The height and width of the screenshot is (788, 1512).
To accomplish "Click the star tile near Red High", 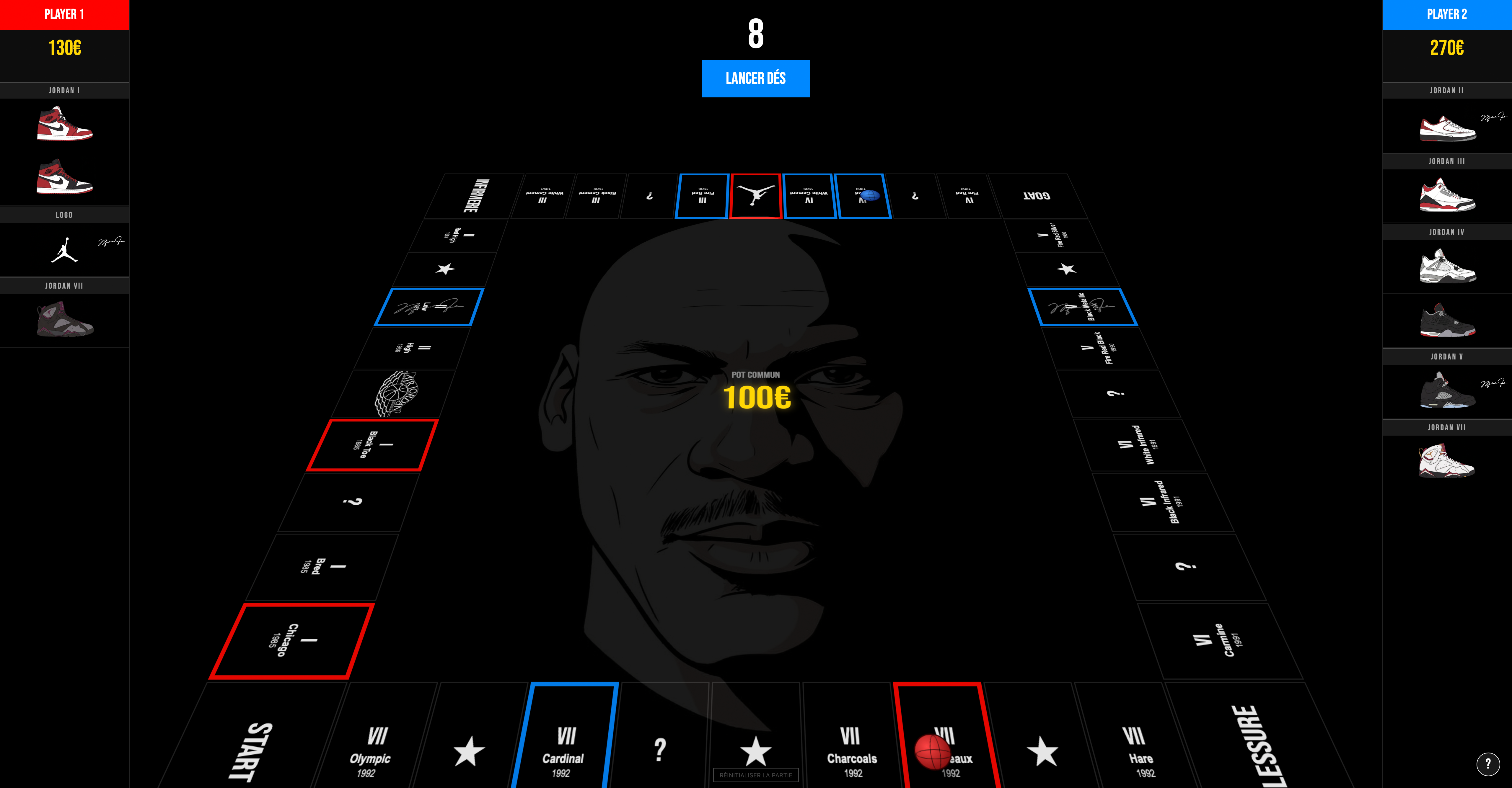I will [447, 269].
